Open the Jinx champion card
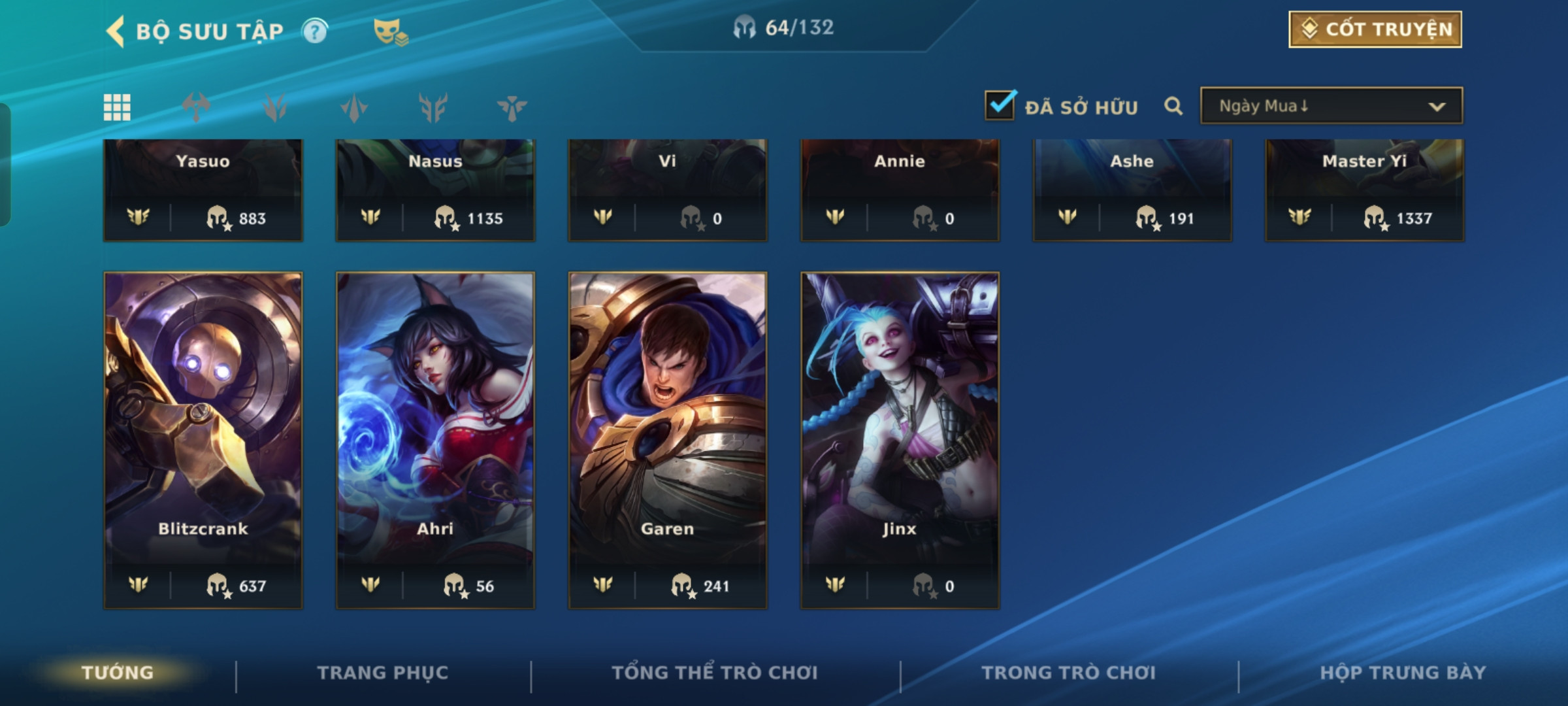 [900, 439]
